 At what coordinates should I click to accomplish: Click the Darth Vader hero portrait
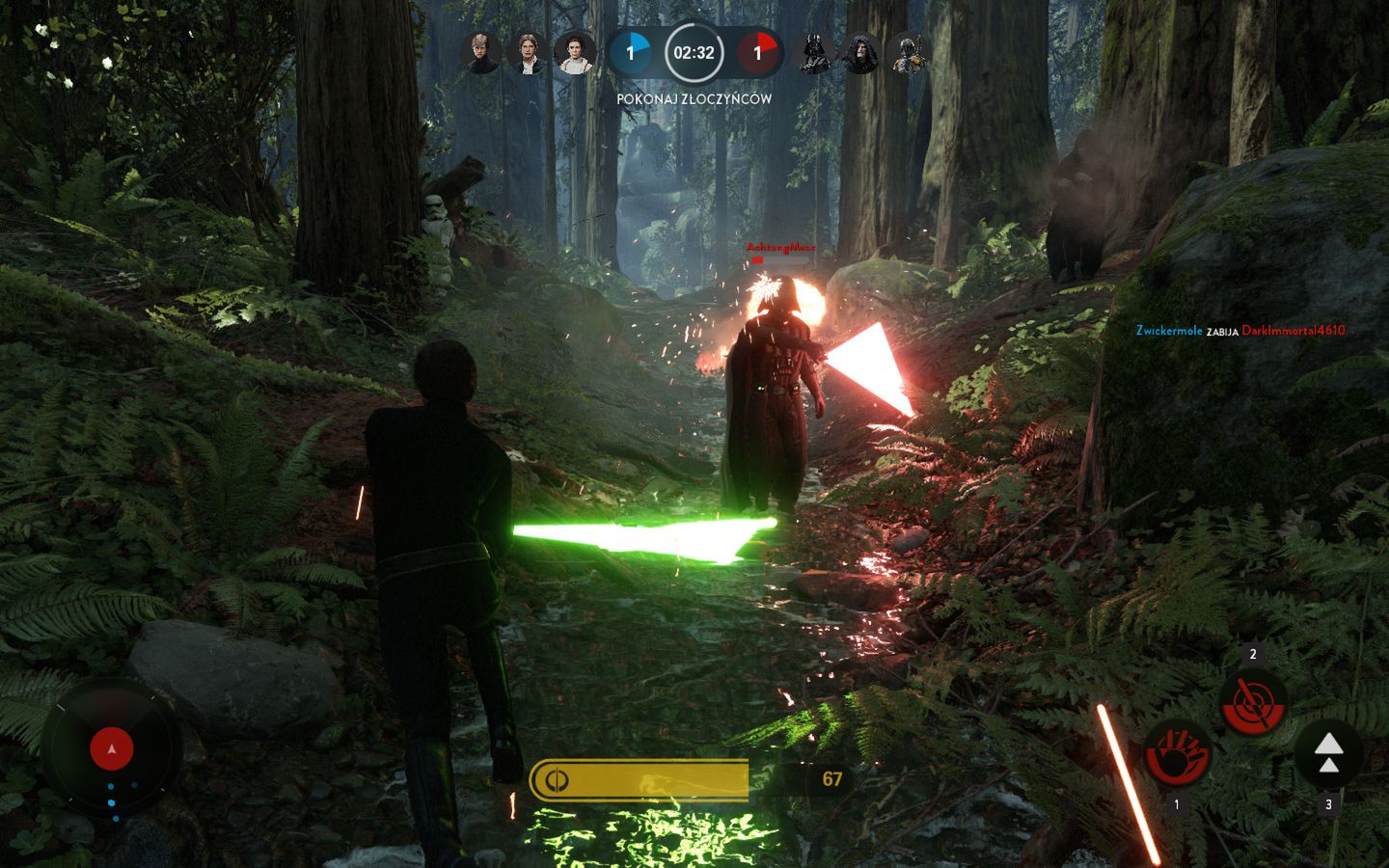click(815, 53)
